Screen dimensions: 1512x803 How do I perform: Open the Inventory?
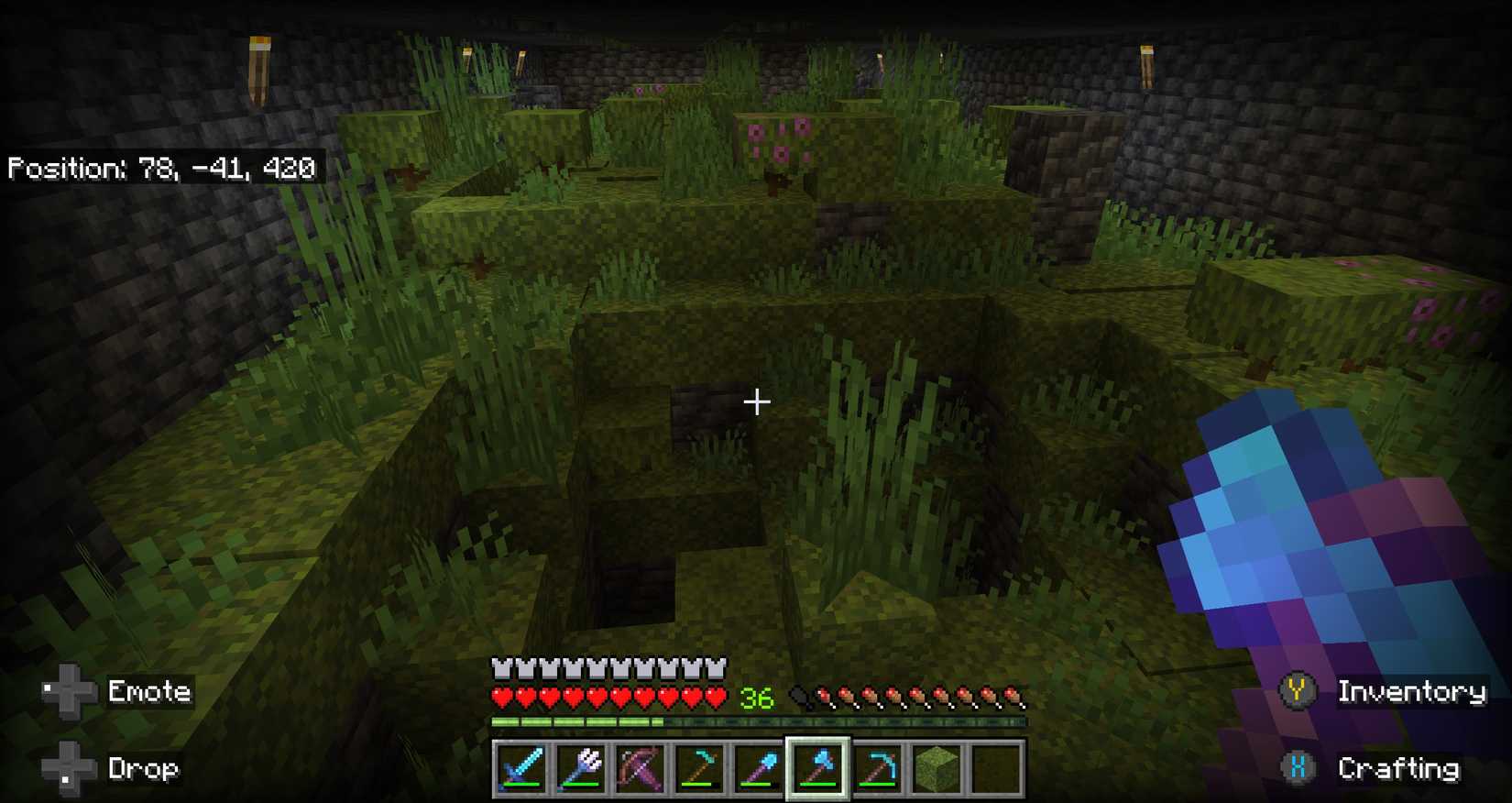click(1413, 693)
